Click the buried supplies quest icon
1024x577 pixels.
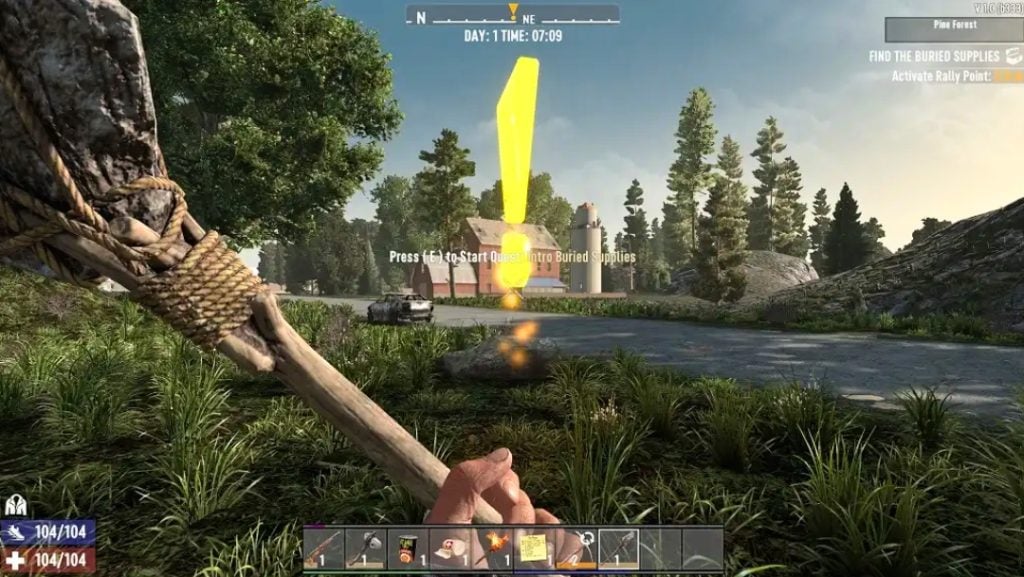[x=1014, y=57]
